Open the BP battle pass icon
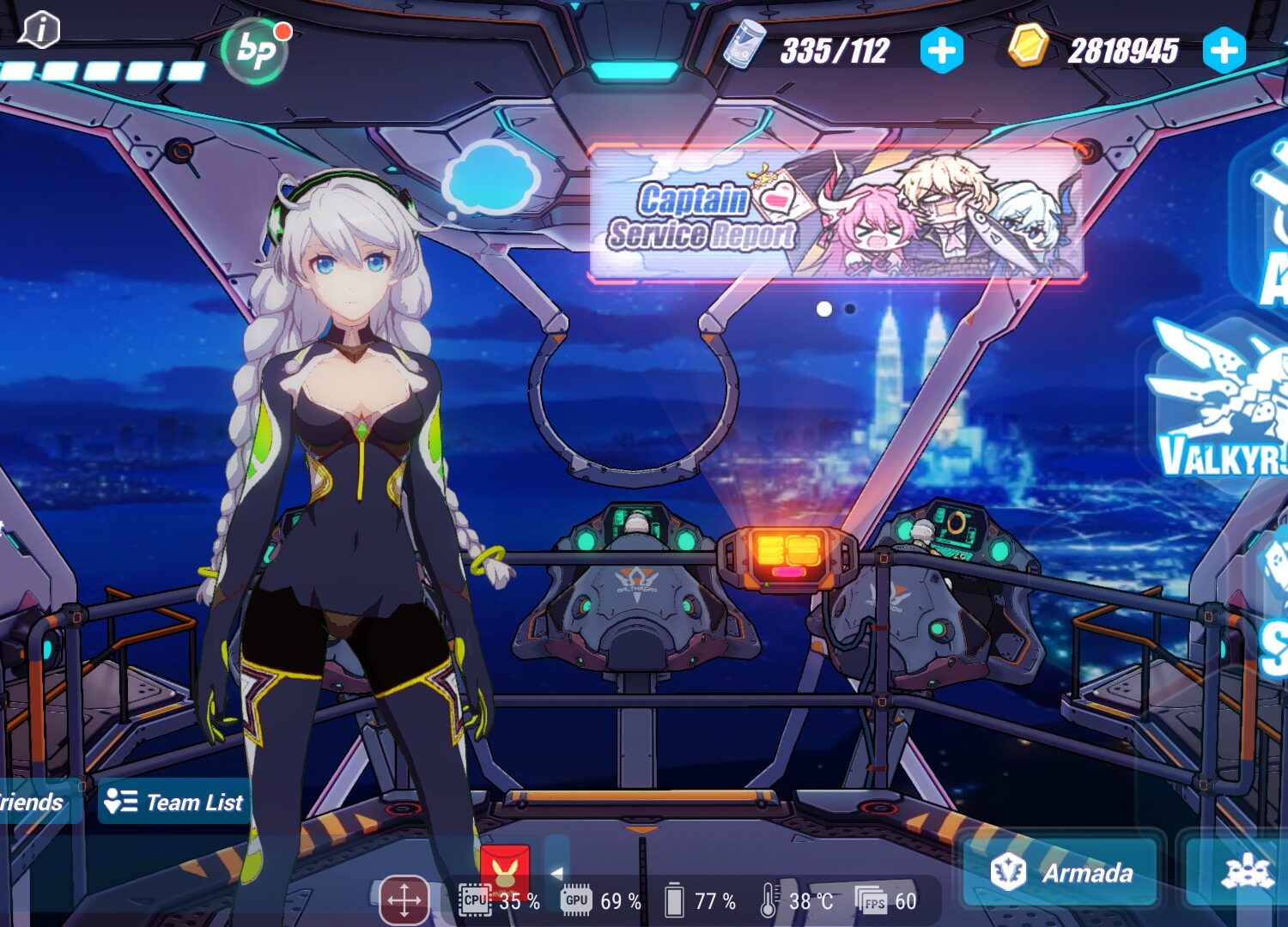Image resolution: width=1288 pixels, height=927 pixels. point(255,51)
